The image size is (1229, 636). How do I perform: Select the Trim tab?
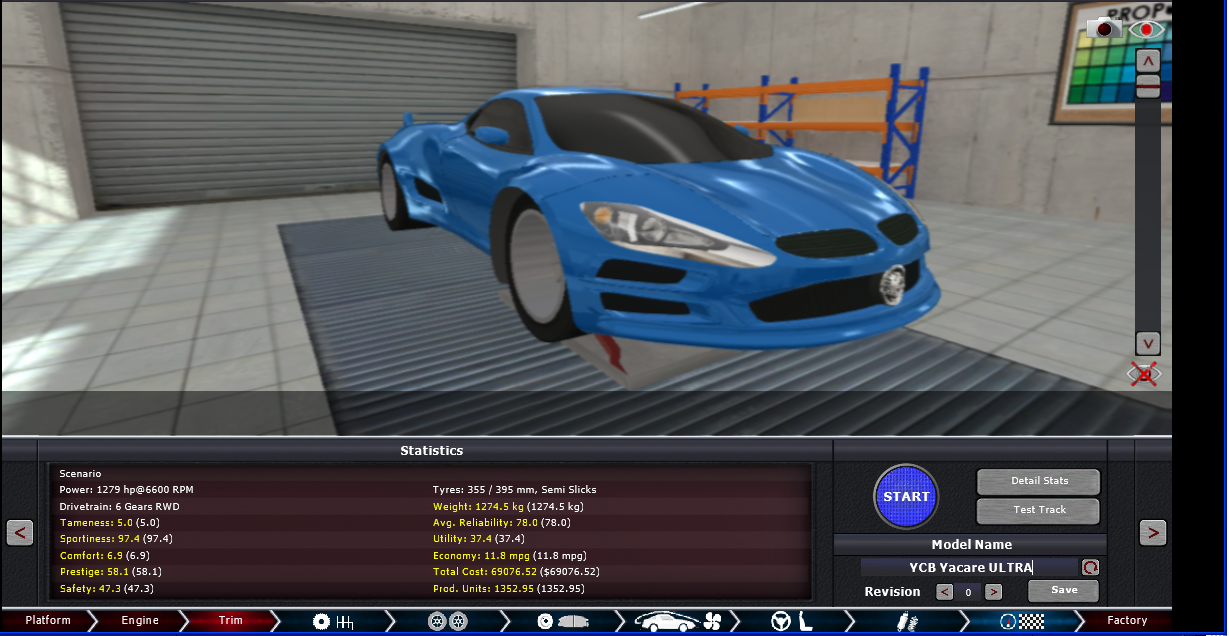231,621
